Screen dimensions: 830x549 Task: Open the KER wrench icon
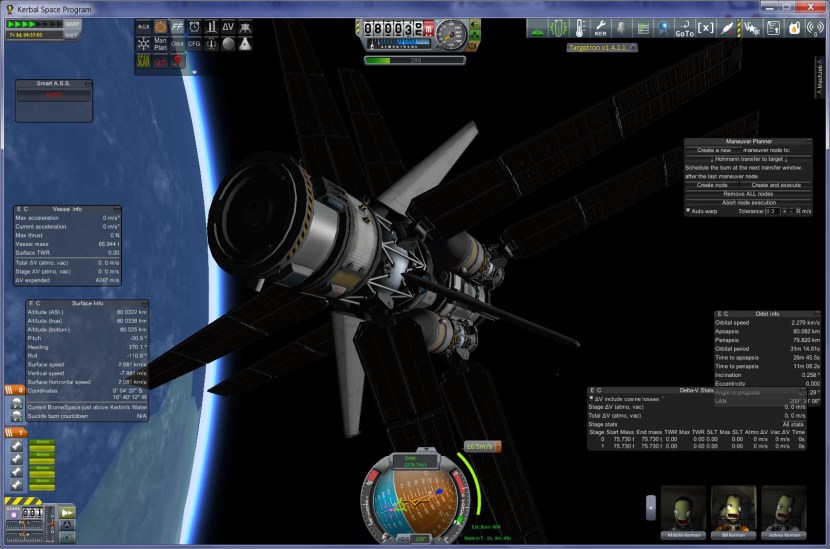point(600,28)
